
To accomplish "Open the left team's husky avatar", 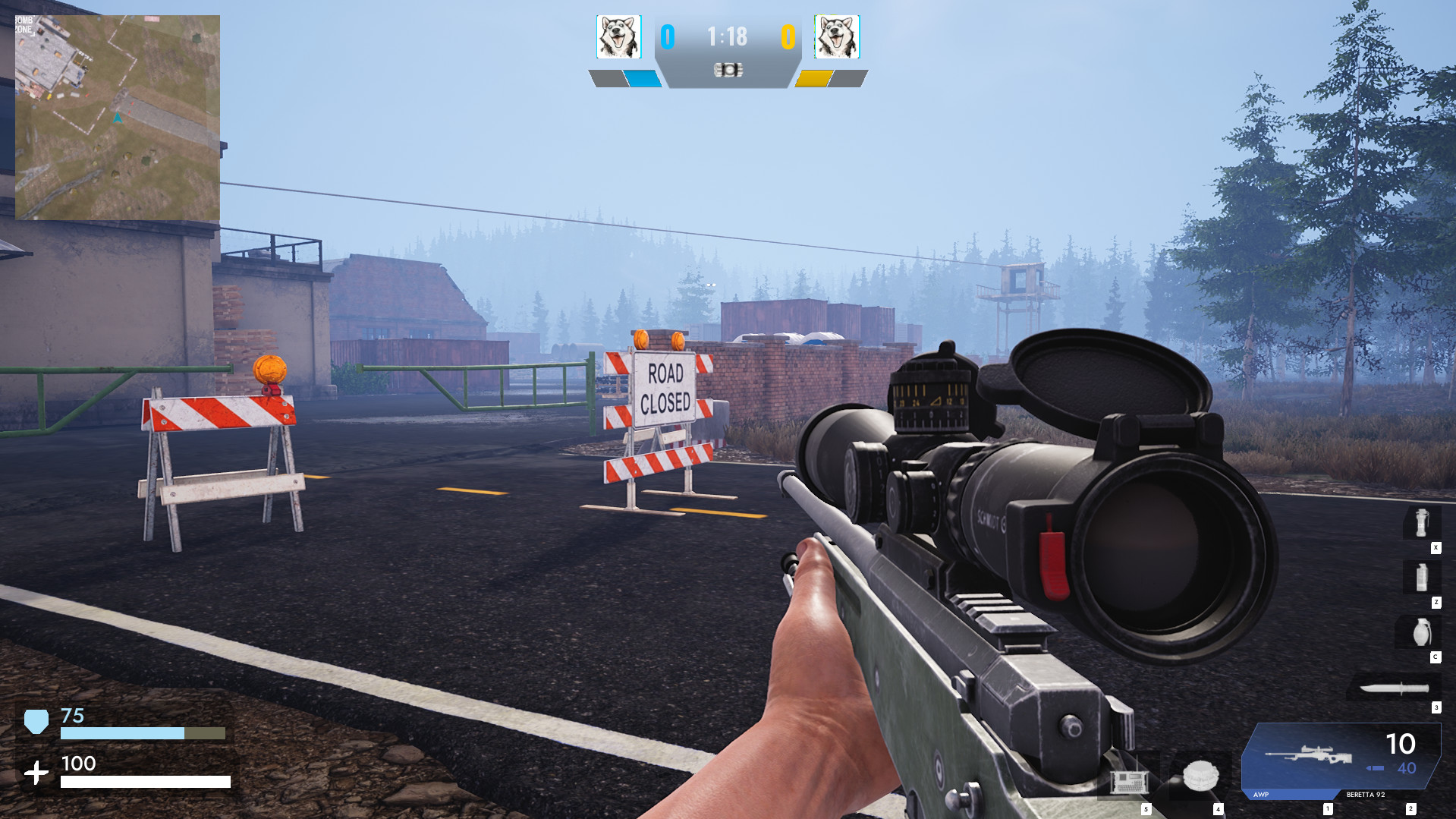I will (x=619, y=36).
